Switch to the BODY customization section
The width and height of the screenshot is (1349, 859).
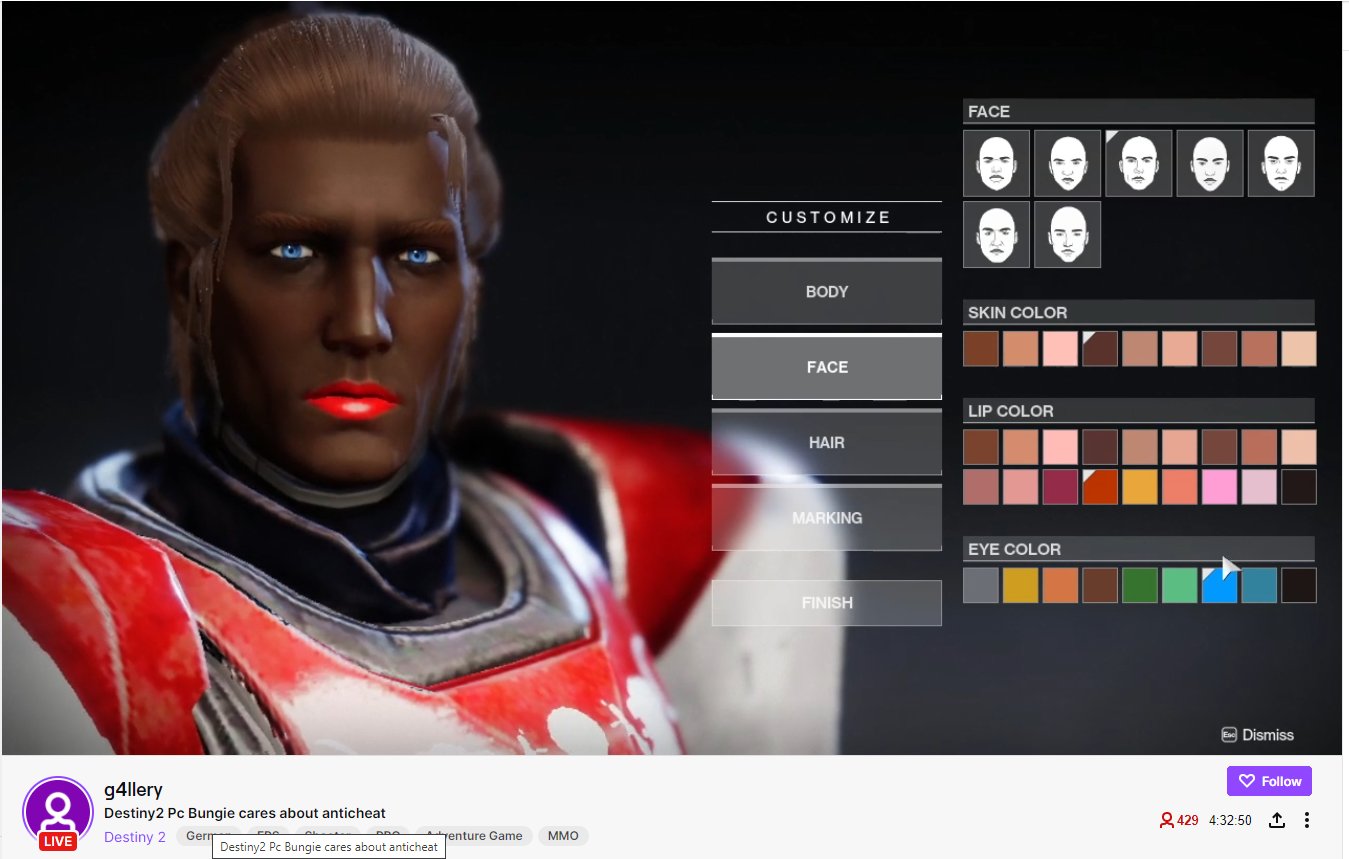[x=826, y=291]
